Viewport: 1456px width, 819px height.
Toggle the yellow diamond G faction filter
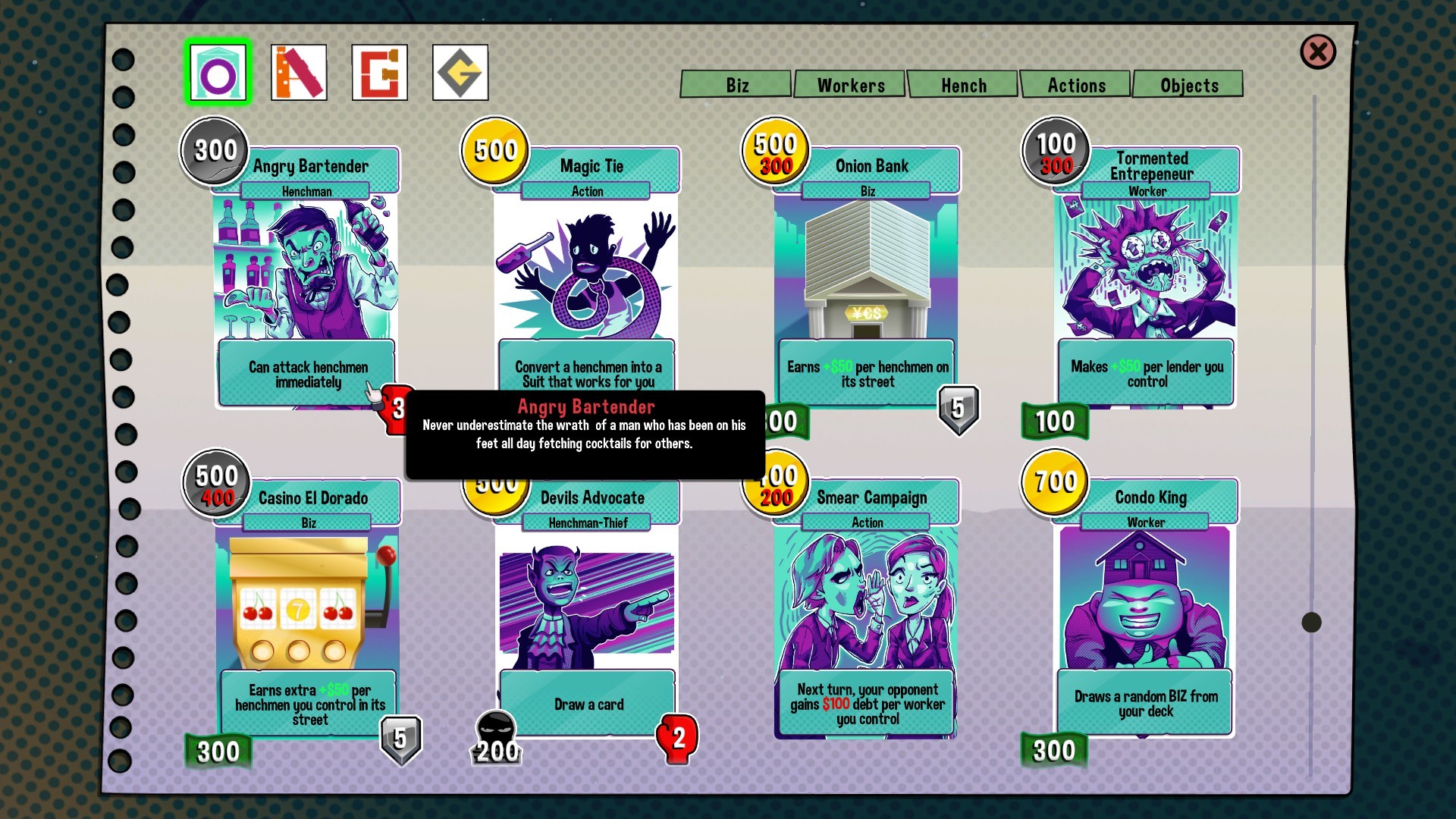[460, 72]
